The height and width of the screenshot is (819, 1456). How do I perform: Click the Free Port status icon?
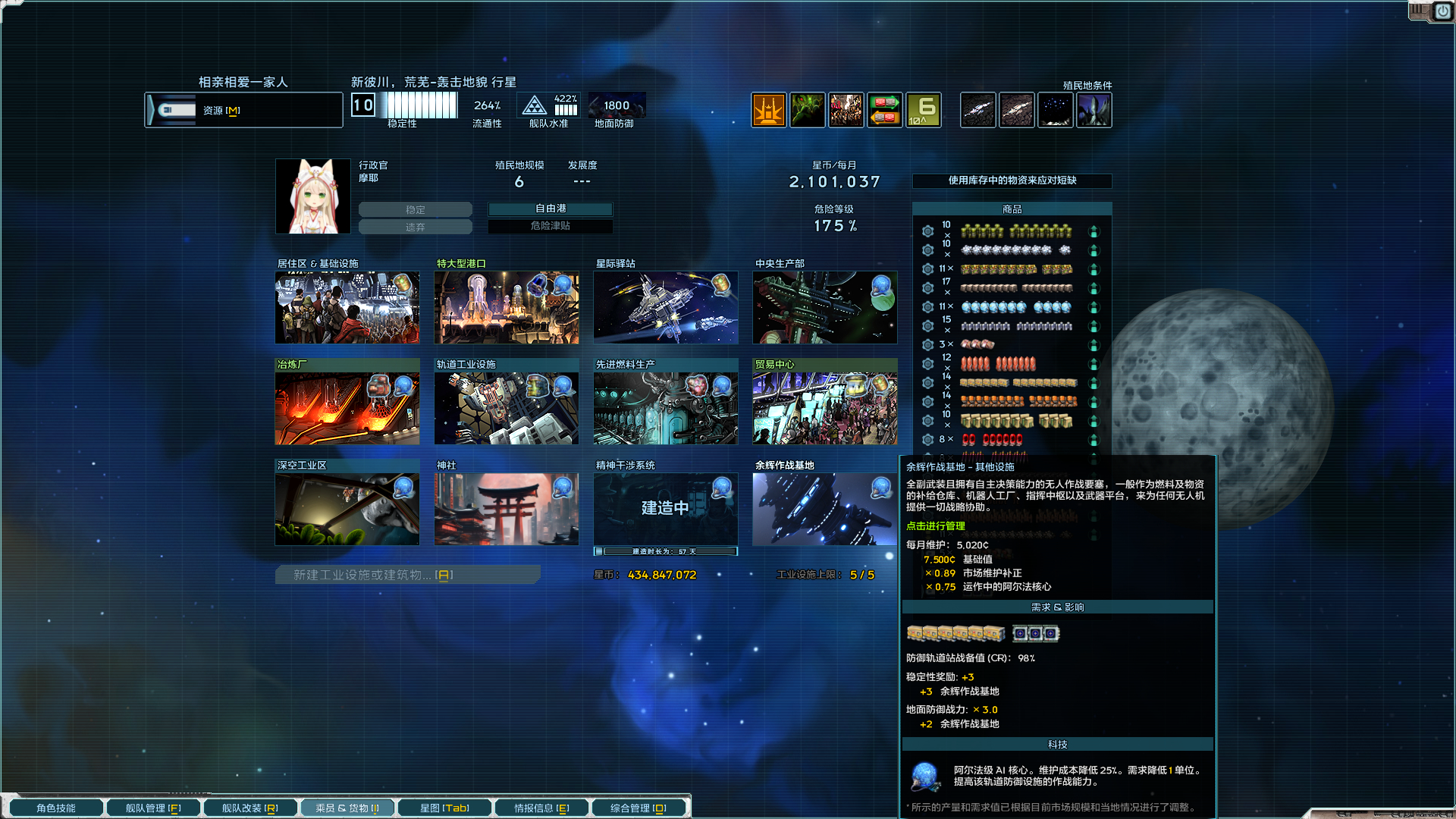tap(769, 110)
